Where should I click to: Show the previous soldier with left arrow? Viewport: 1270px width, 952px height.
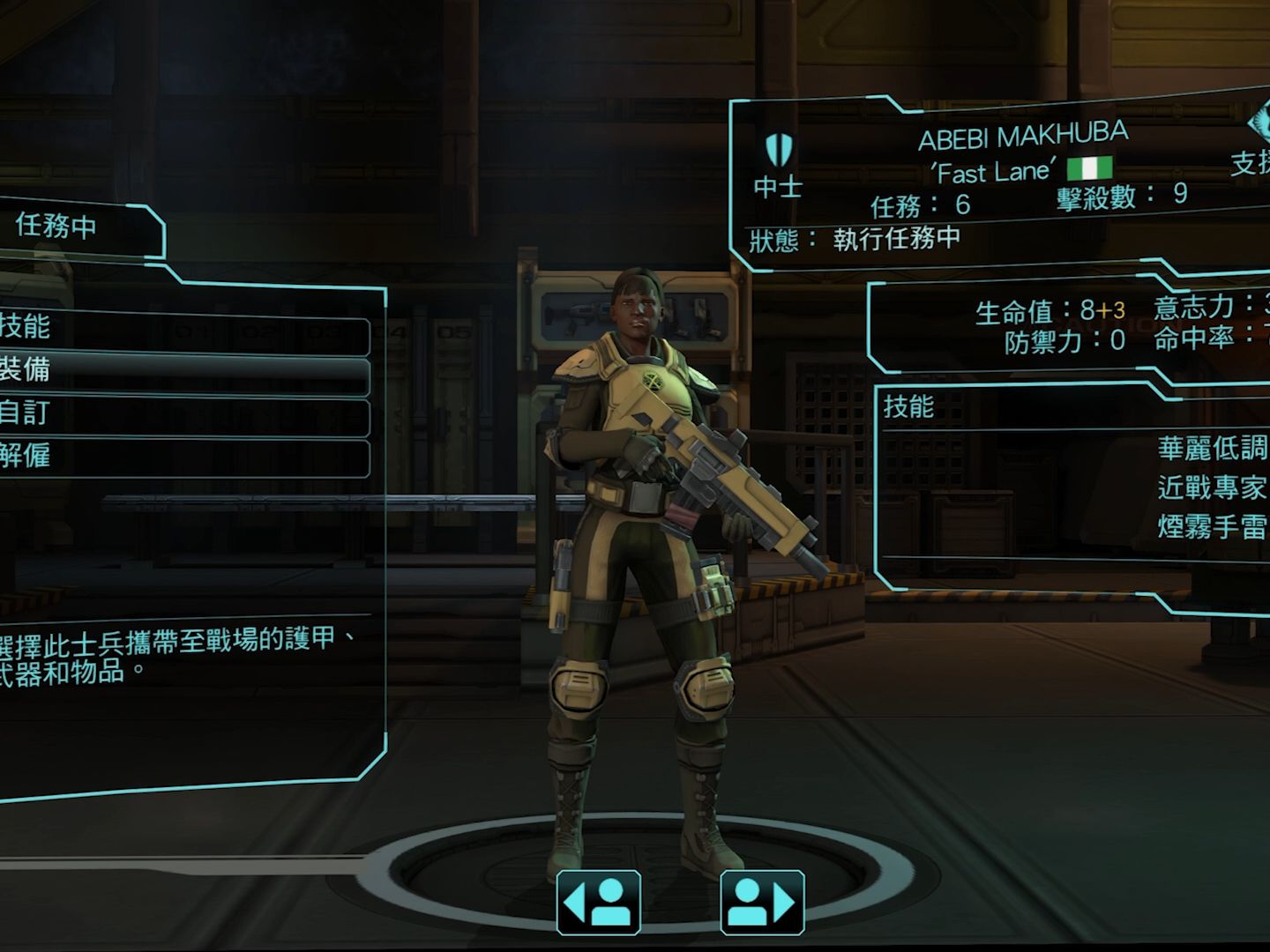point(599,903)
